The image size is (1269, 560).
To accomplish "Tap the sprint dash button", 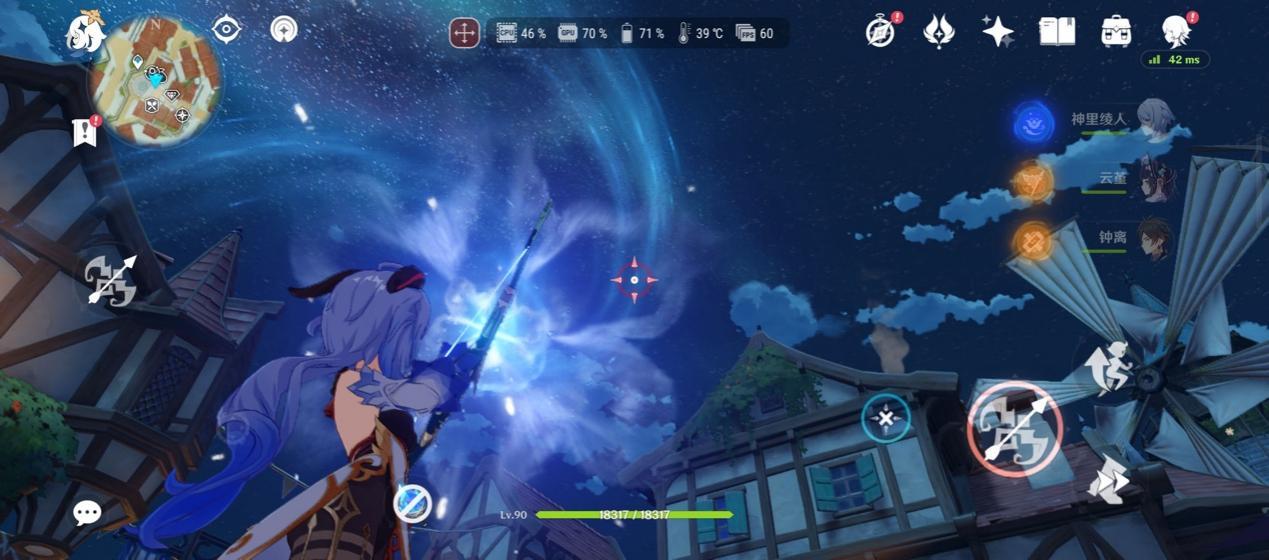I will pyautogui.click(x=1108, y=481).
